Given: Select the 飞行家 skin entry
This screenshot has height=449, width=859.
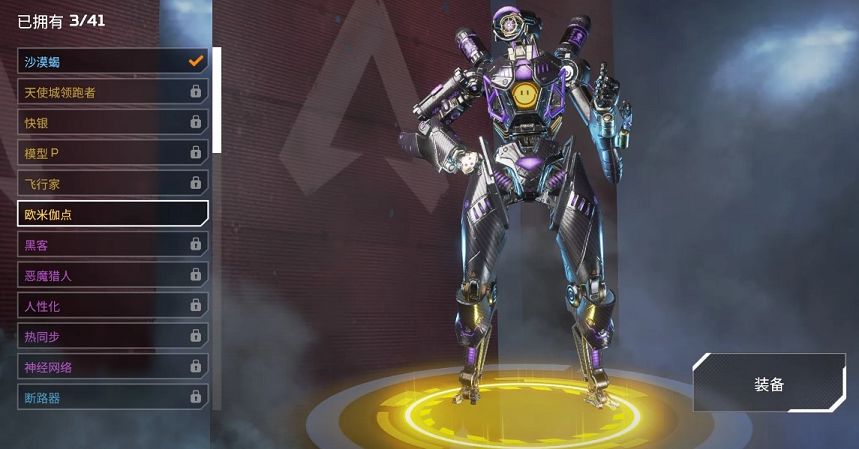Looking at the screenshot, I should 112,183.
